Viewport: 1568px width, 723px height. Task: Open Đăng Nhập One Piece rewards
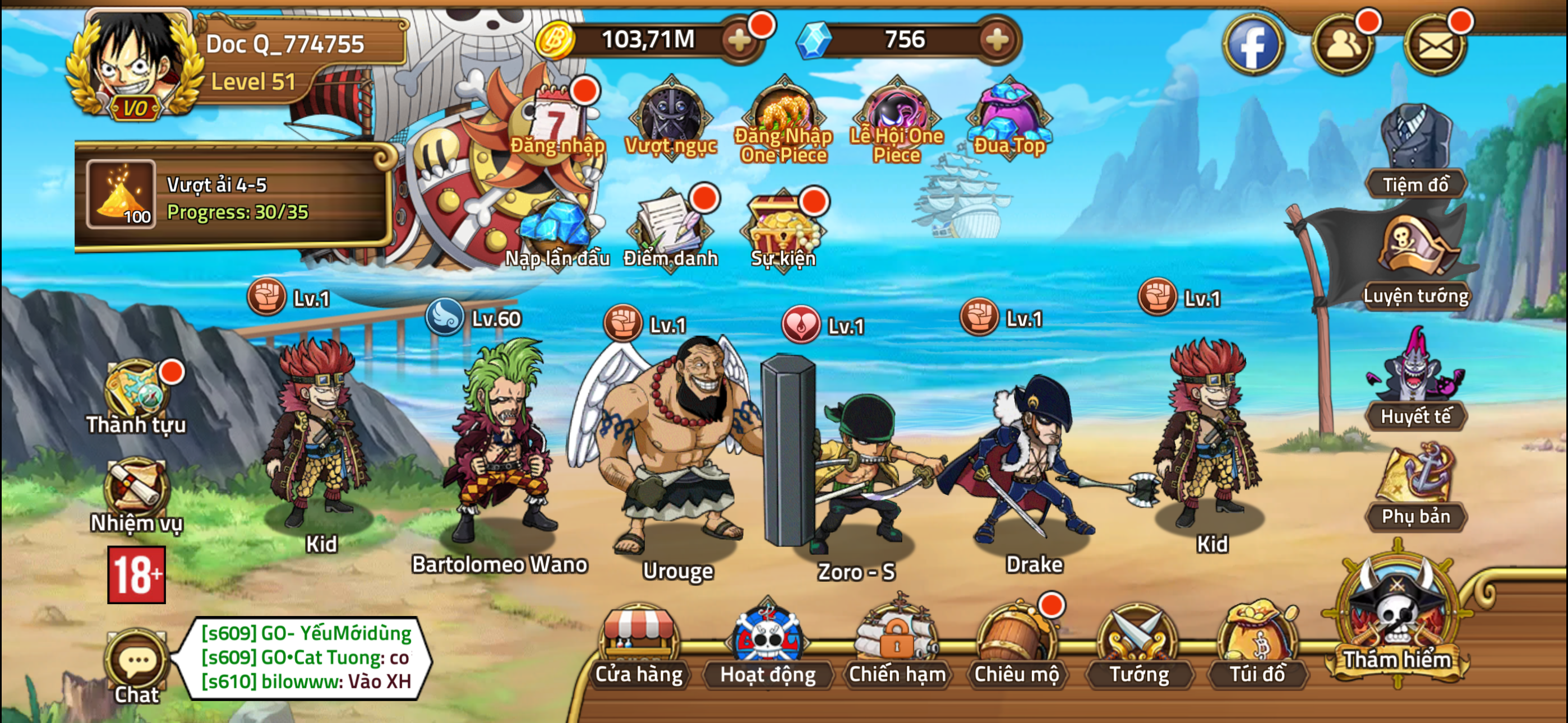point(783,115)
